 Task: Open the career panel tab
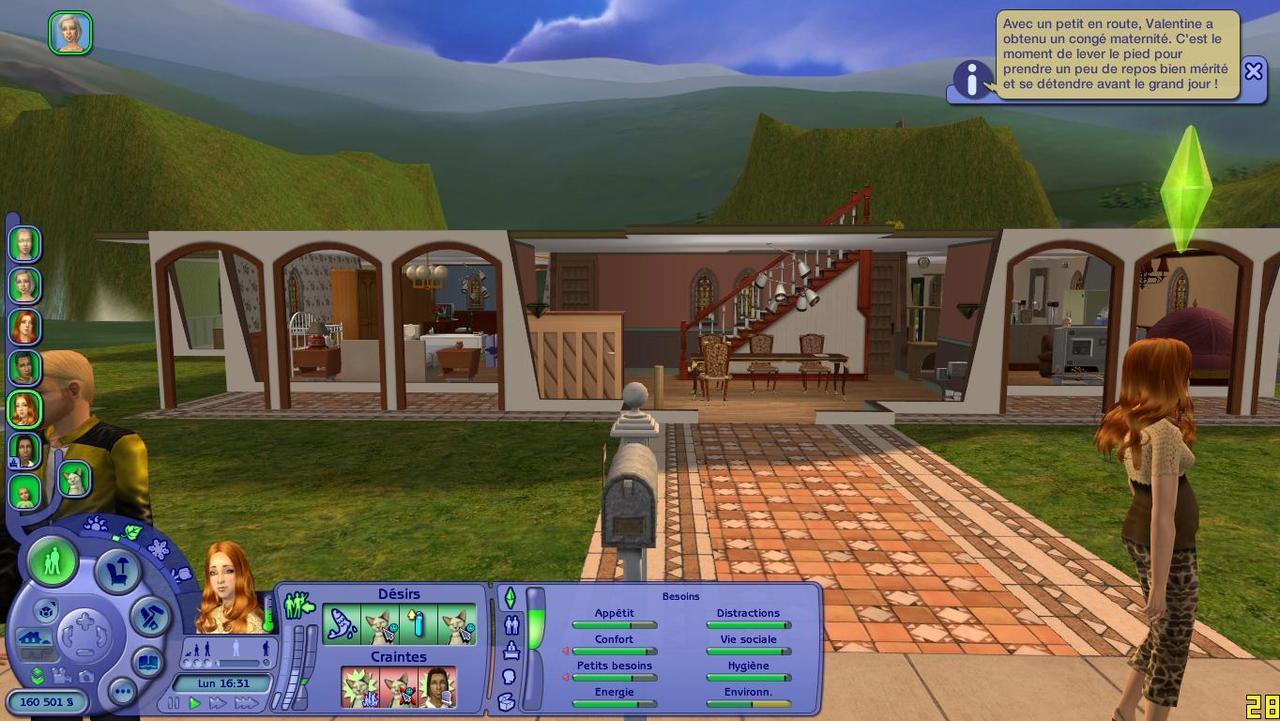click(x=511, y=651)
